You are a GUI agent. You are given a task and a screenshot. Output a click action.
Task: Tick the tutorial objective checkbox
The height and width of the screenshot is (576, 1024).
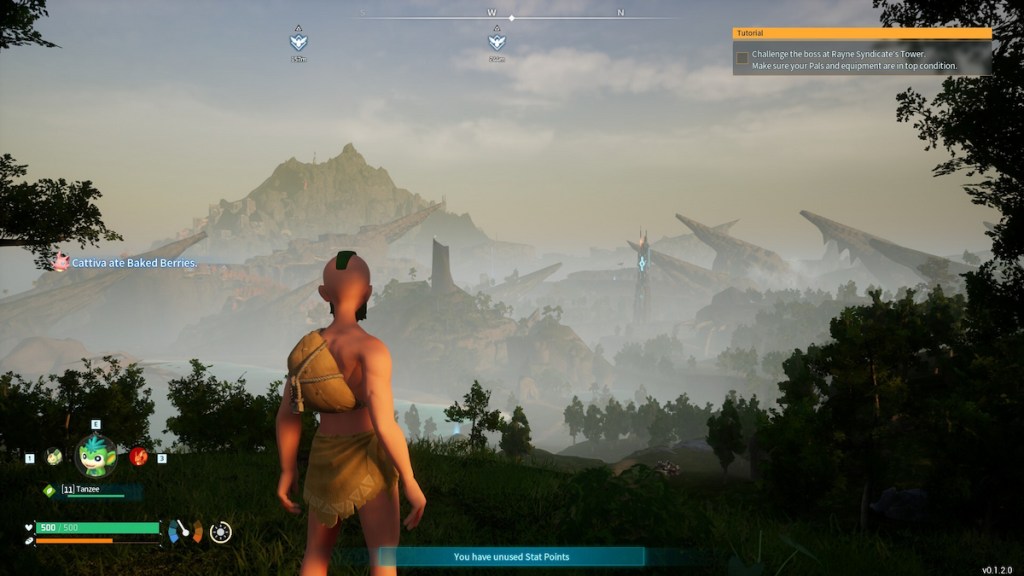pyautogui.click(x=742, y=59)
